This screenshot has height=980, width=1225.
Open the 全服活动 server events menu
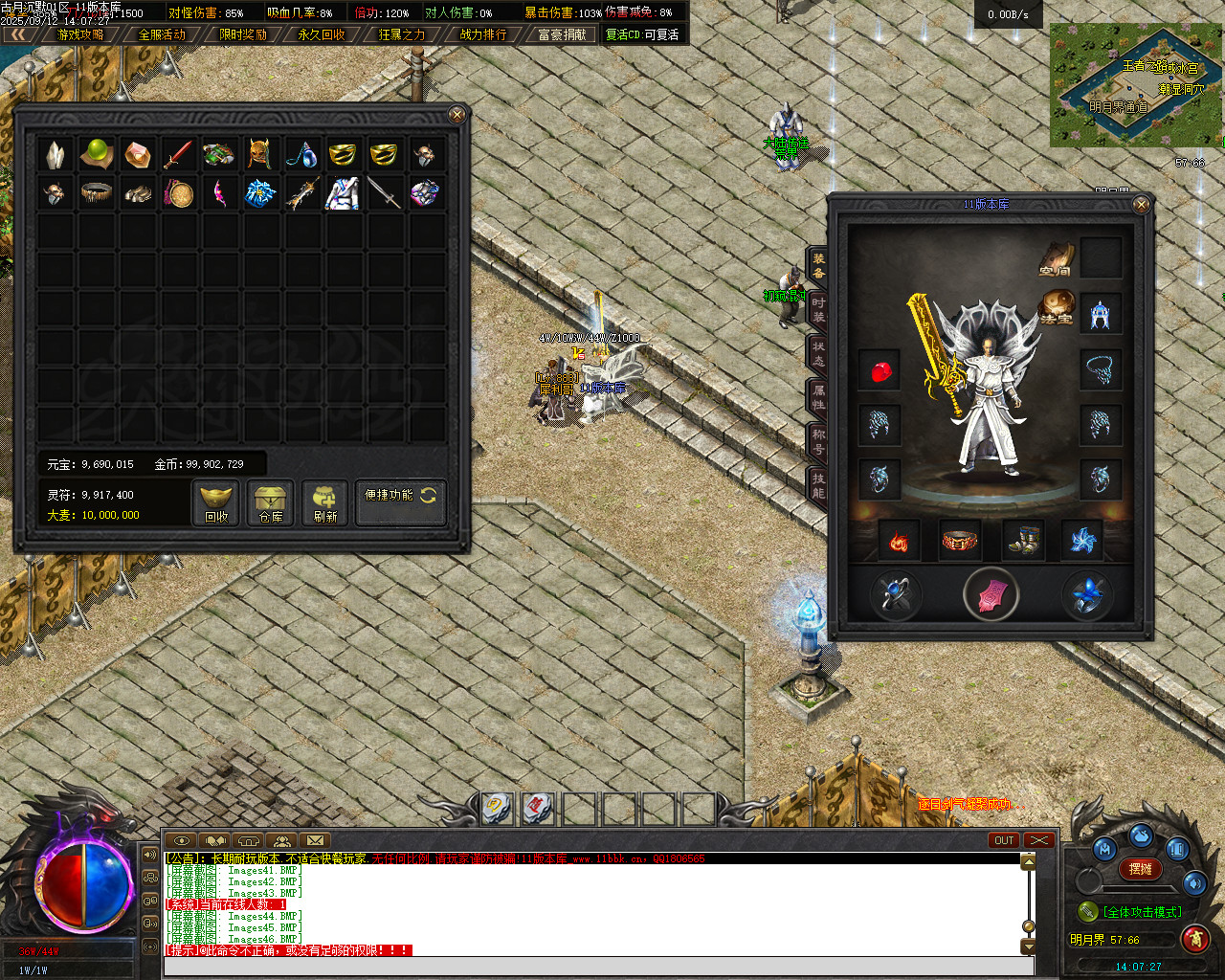162,34
